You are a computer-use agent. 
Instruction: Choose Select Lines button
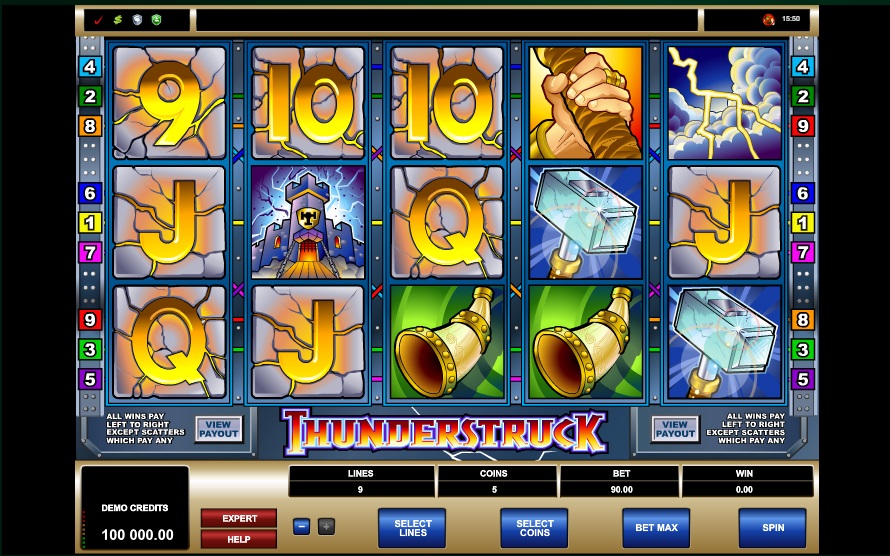tap(412, 526)
